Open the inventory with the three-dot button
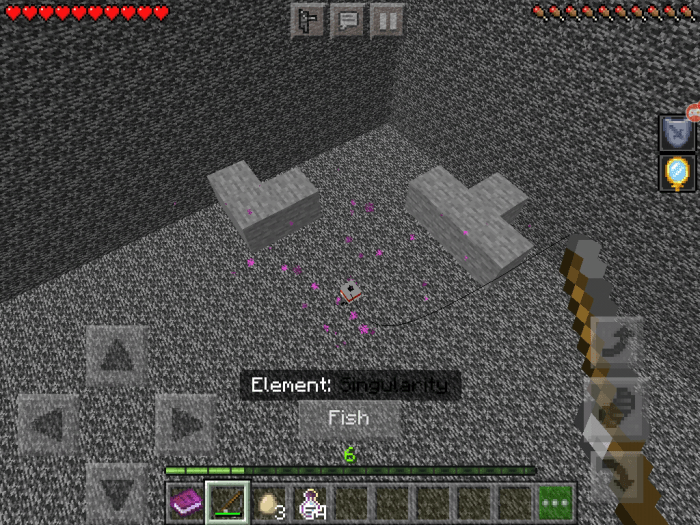The height and width of the screenshot is (525, 700). click(x=555, y=502)
